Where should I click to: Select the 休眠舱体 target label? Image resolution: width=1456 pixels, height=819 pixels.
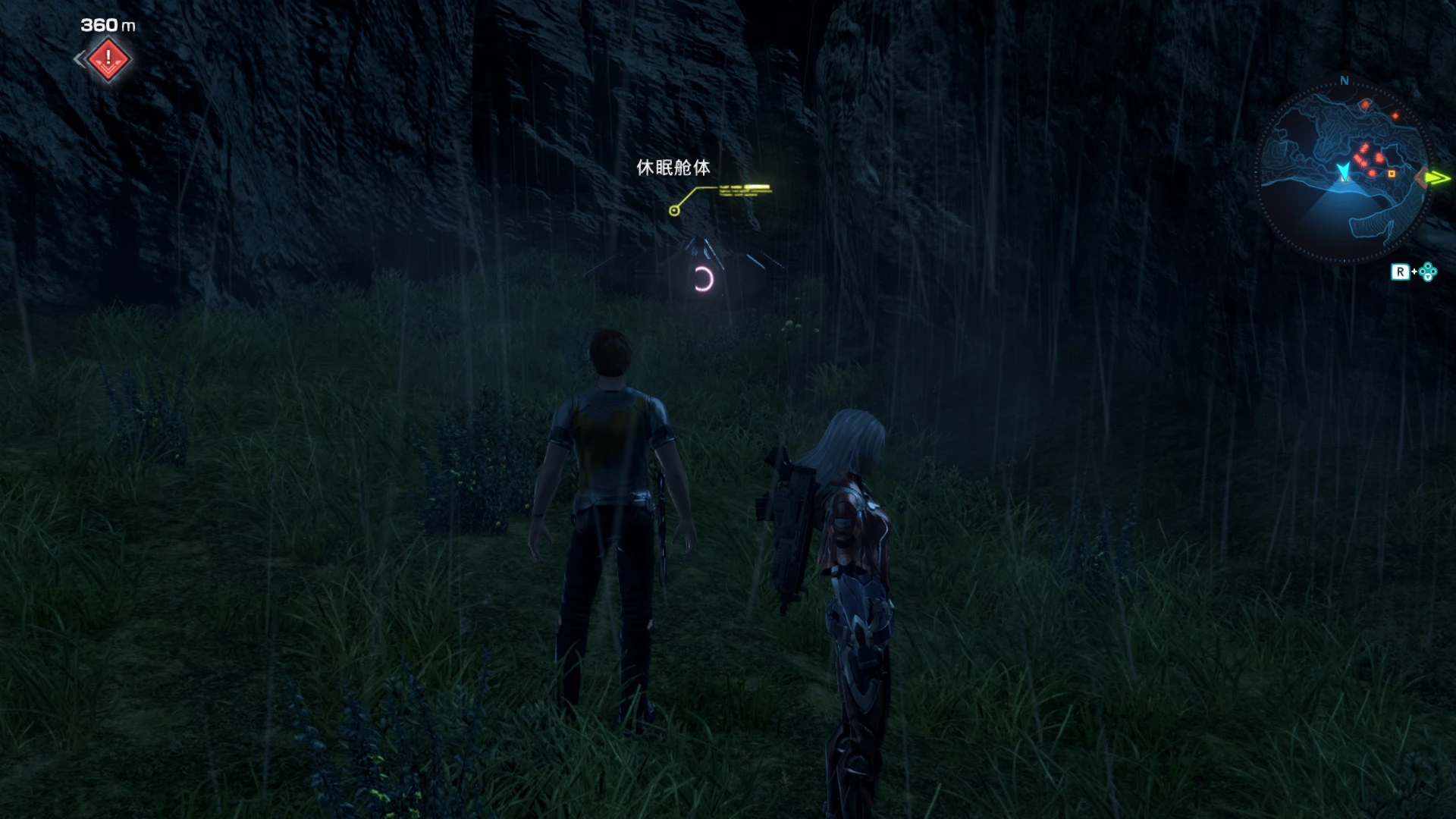(x=673, y=168)
